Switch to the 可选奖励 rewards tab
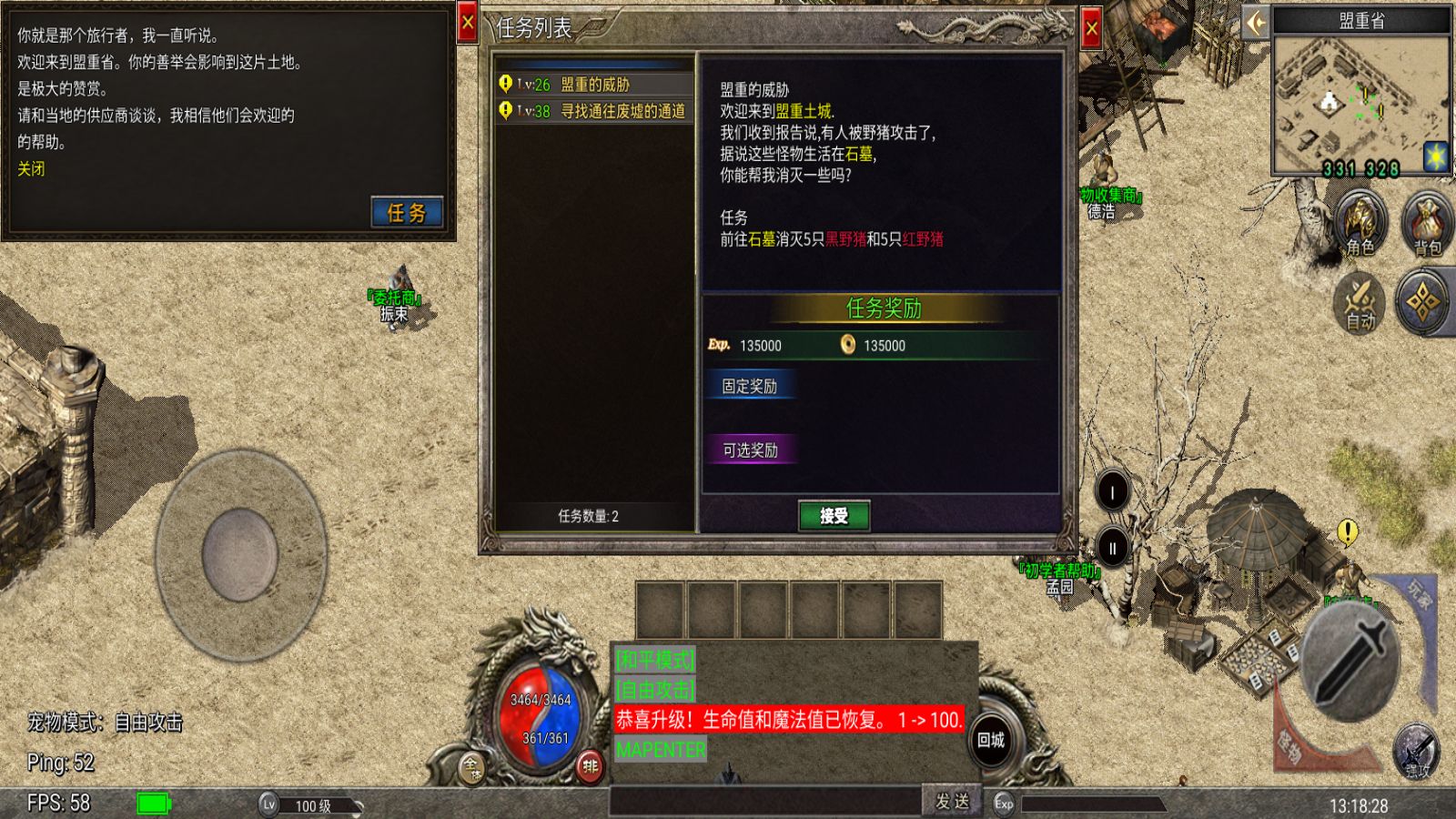The image size is (1456, 819). [751, 450]
